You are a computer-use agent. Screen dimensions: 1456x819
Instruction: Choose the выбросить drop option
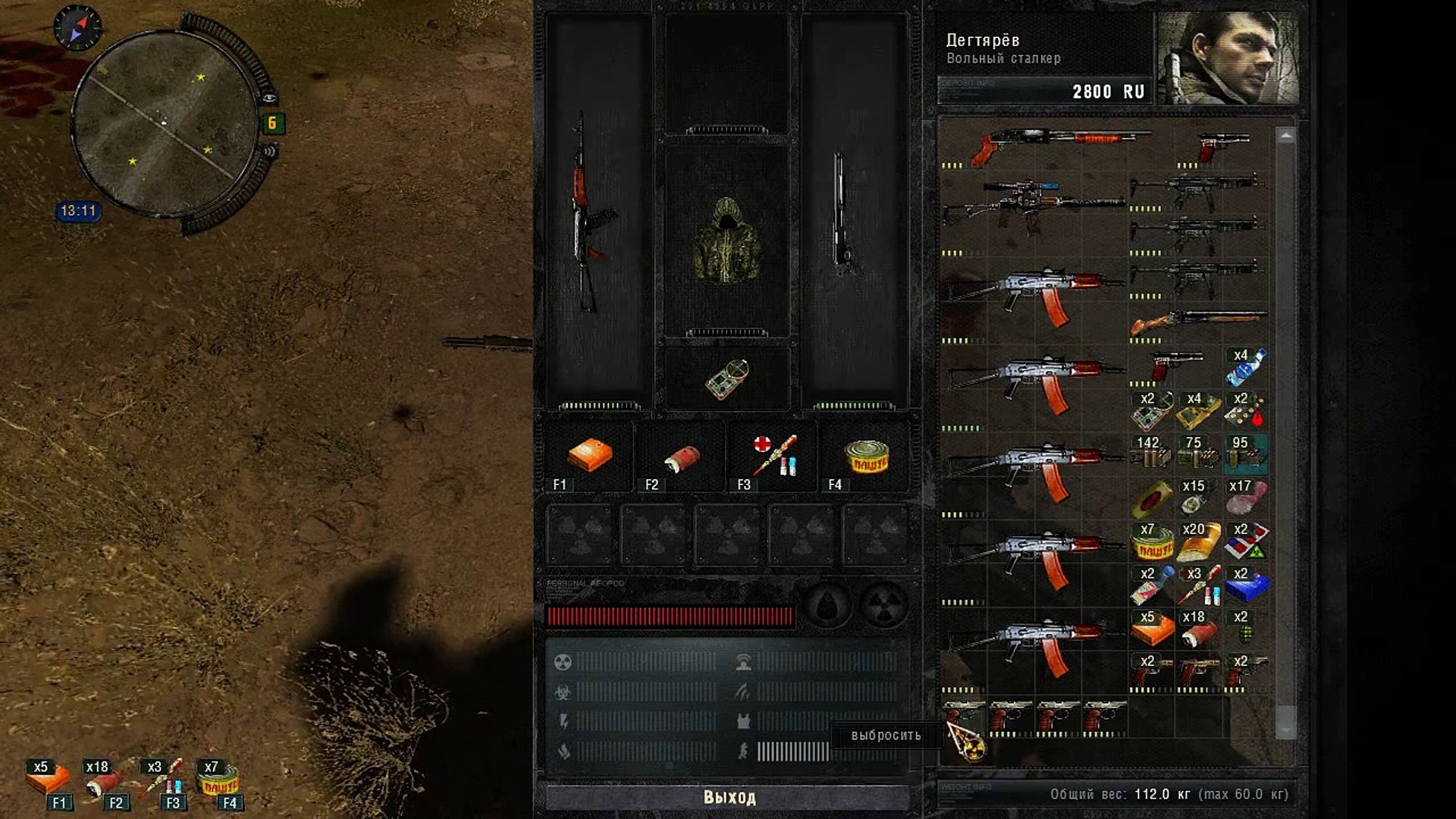pos(885,736)
